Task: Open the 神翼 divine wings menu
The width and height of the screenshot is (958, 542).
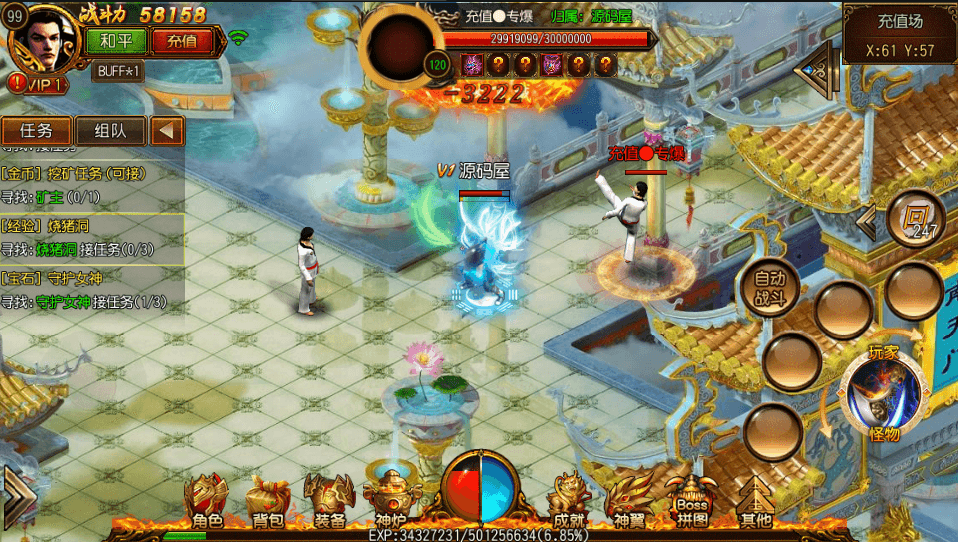Action: click(632, 501)
